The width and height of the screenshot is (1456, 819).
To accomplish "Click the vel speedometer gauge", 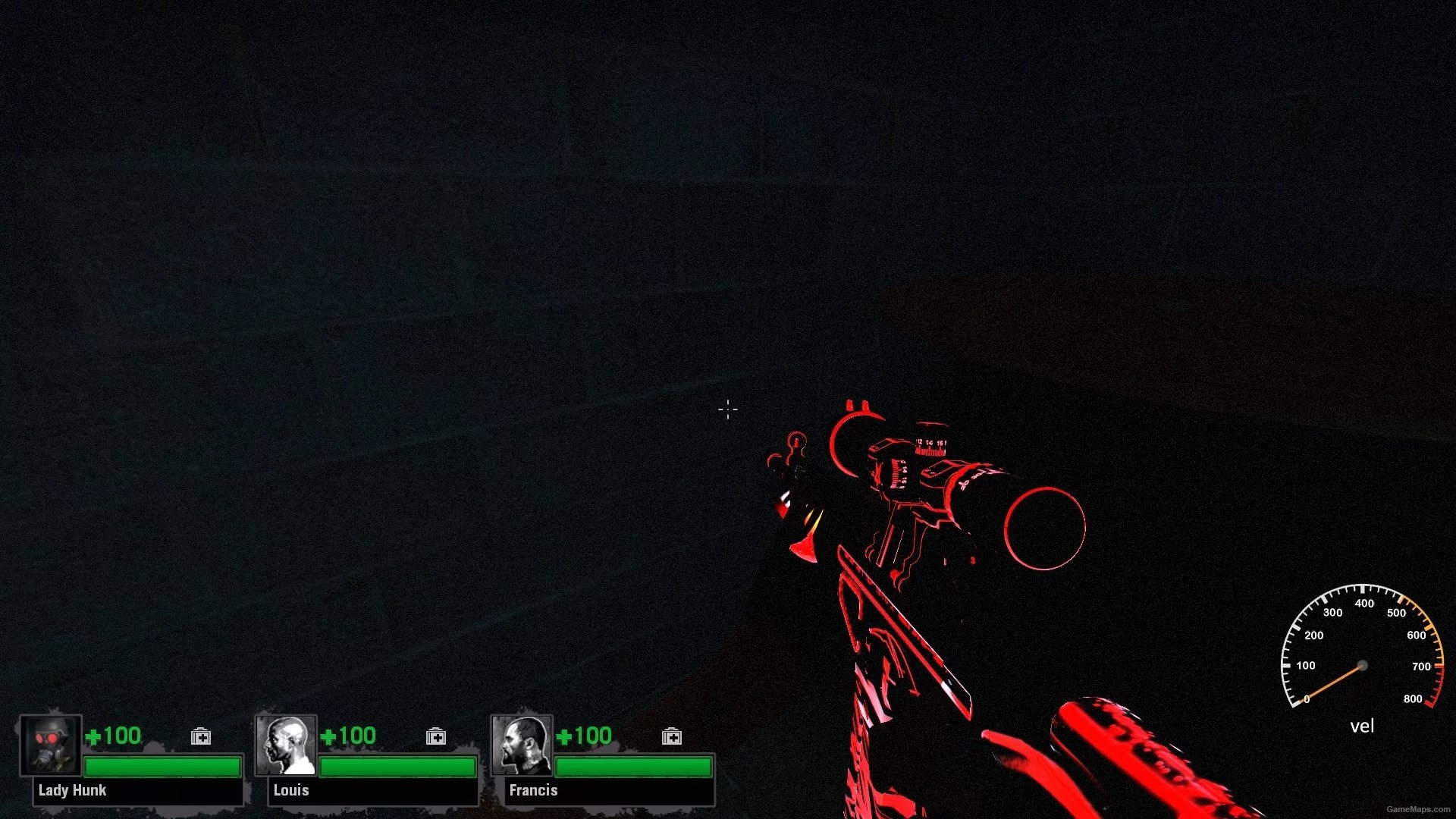I will [1361, 660].
